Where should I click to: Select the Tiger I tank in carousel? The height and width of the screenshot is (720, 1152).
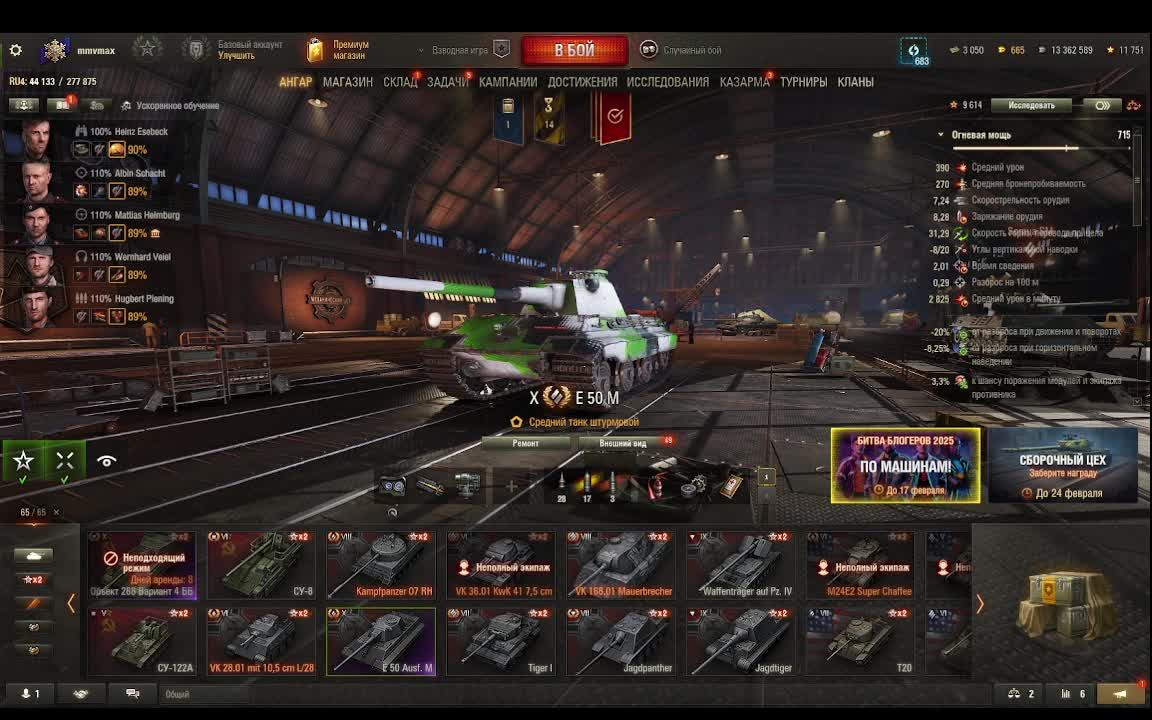pos(500,642)
